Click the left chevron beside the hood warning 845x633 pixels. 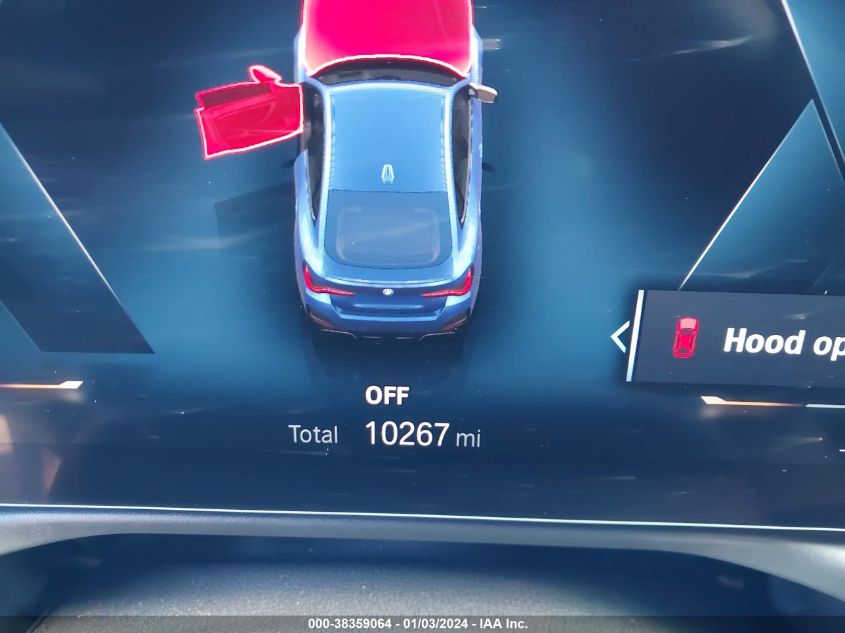coord(619,337)
